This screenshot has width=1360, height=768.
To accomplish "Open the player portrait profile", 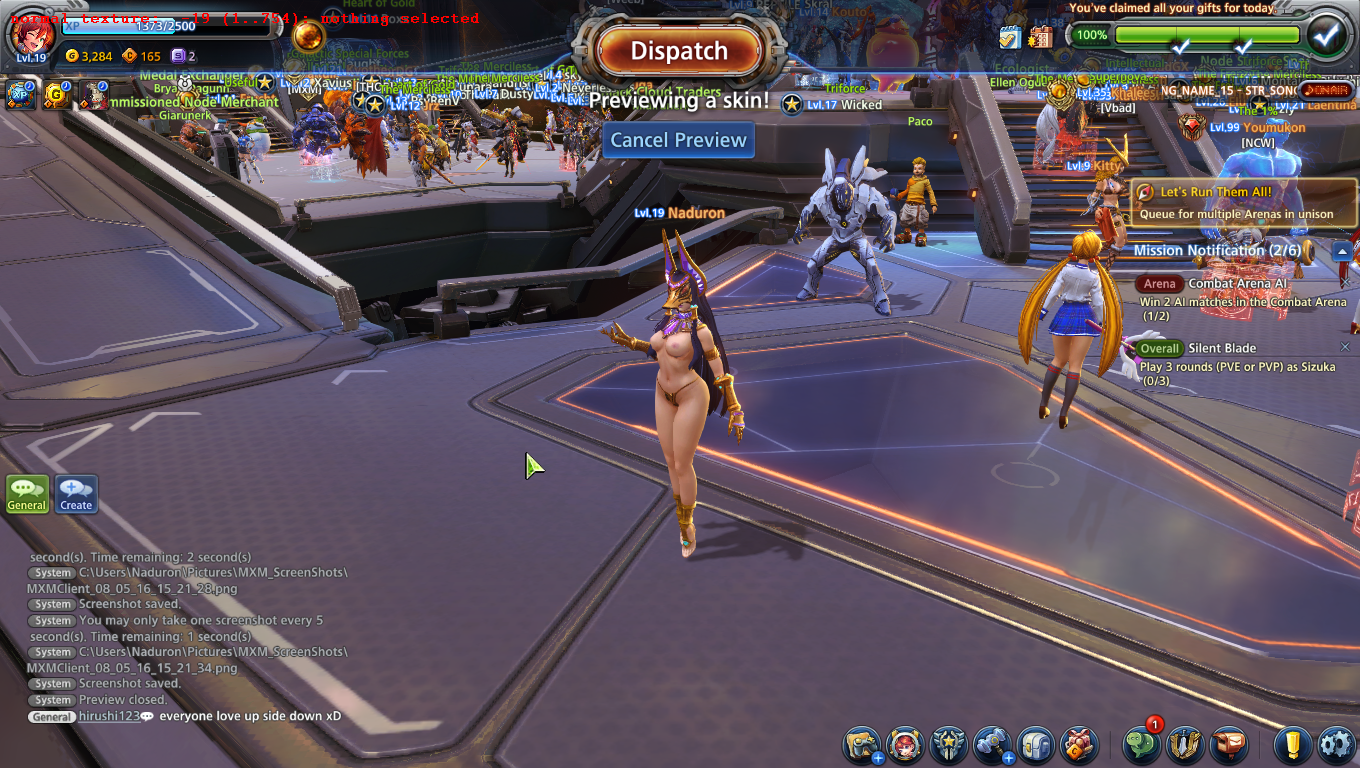I will pyautogui.click(x=31, y=34).
